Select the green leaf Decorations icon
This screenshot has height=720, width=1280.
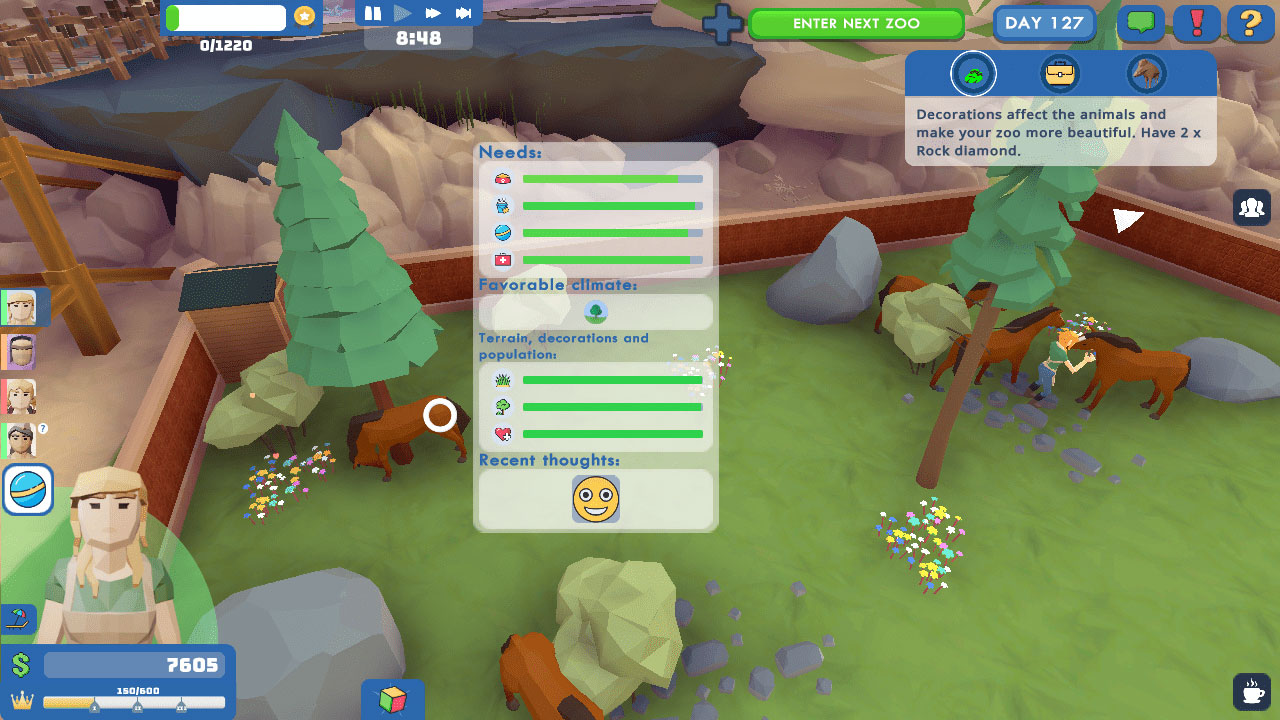tap(973, 73)
